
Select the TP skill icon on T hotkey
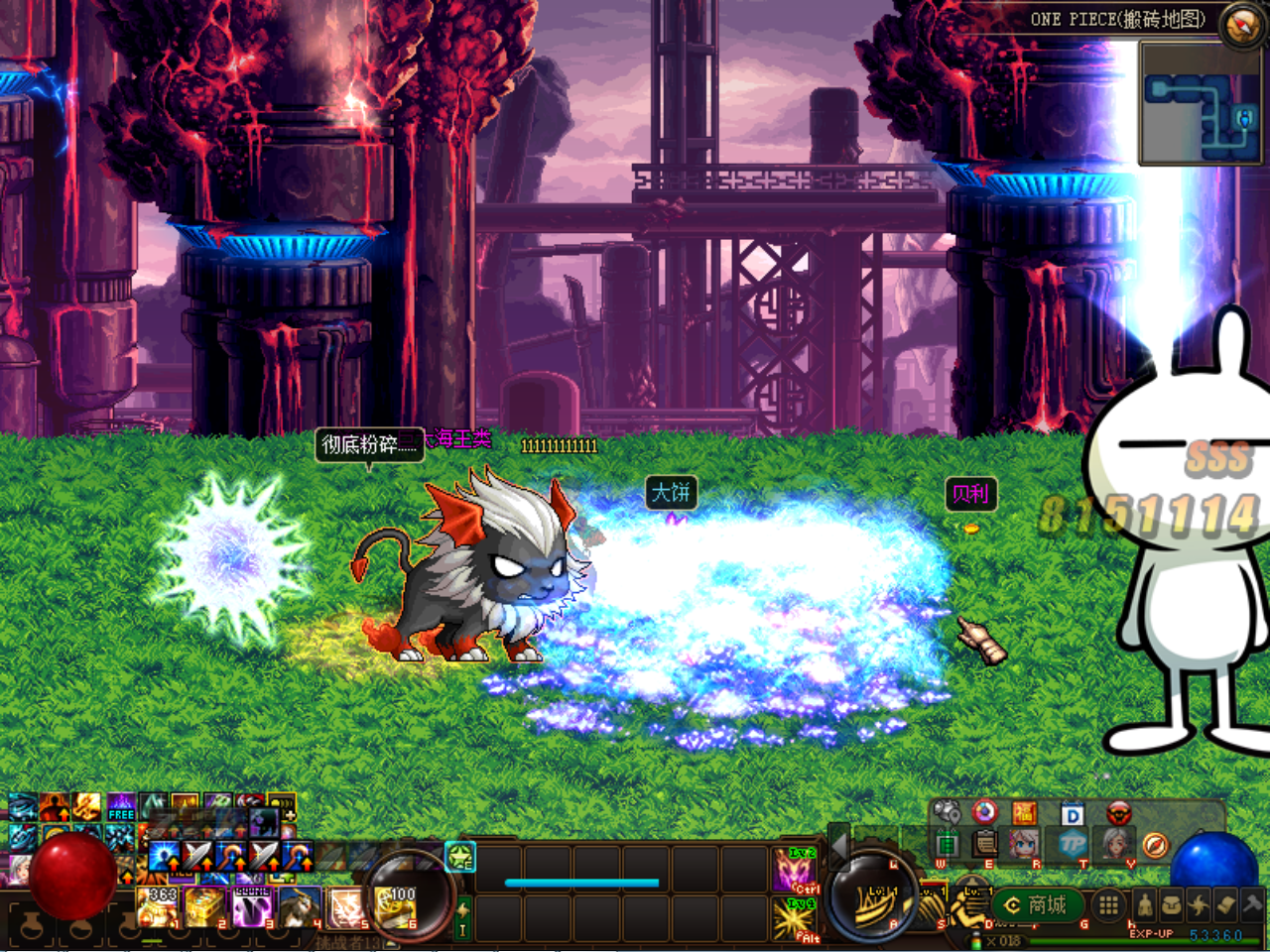tap(1071, 844)
